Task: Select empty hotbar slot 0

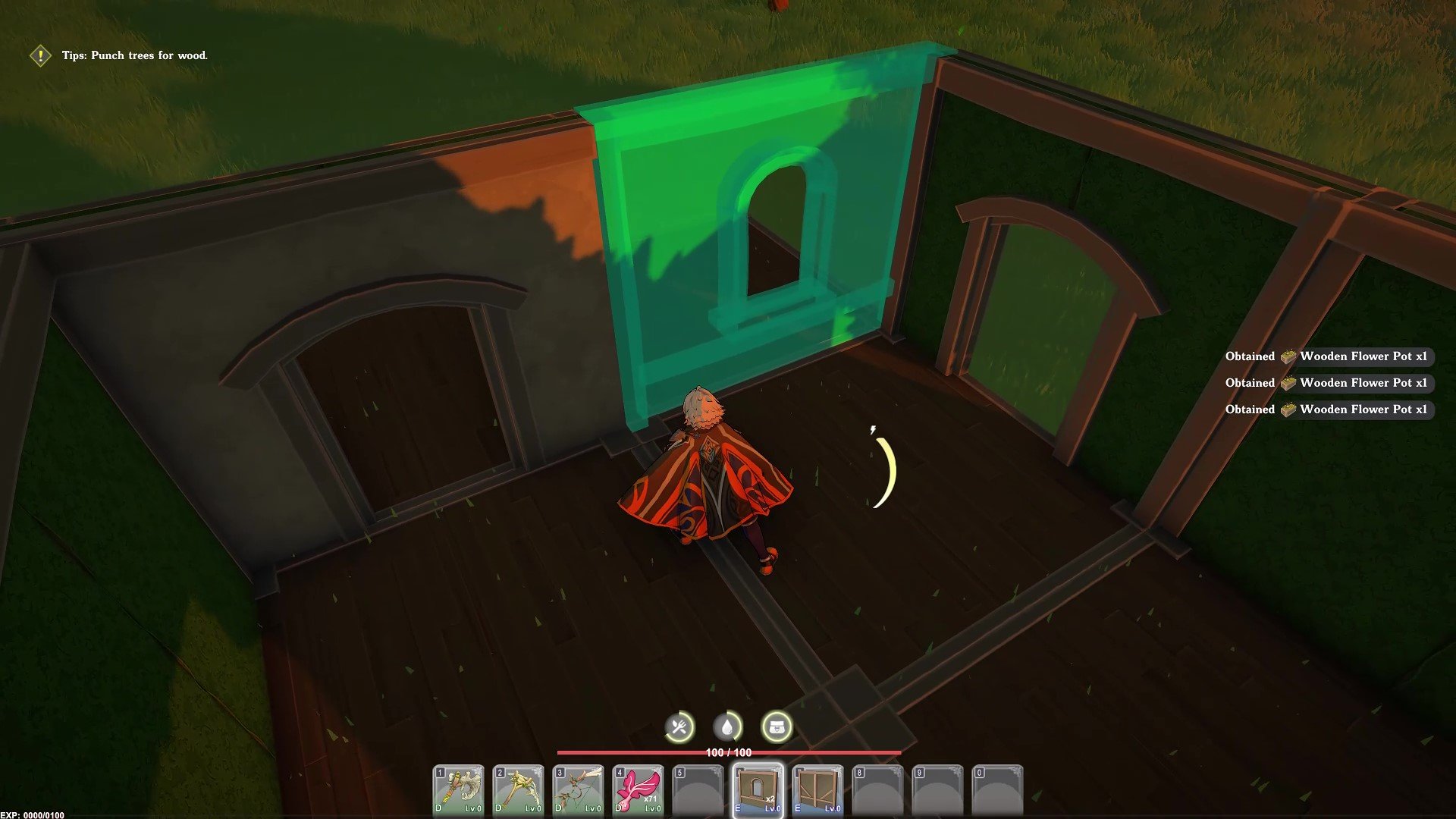Action: (997, 789)
